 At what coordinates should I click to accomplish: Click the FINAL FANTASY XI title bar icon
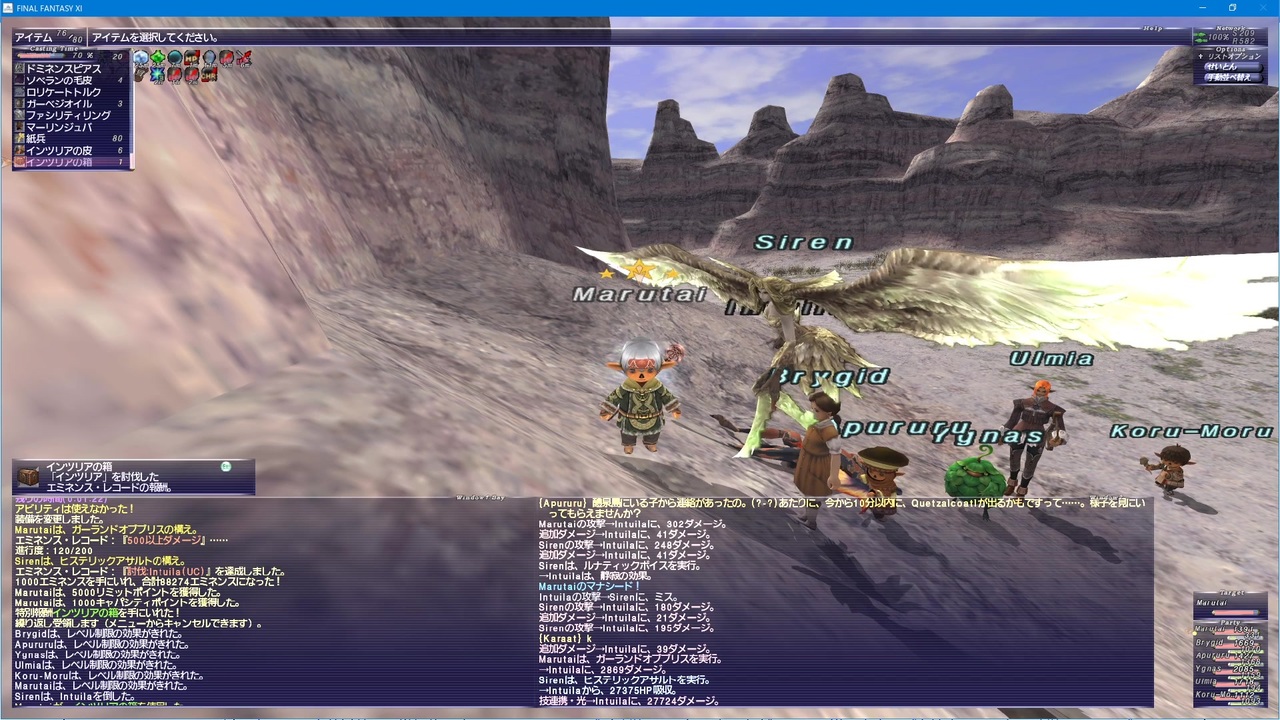(7, 8)
